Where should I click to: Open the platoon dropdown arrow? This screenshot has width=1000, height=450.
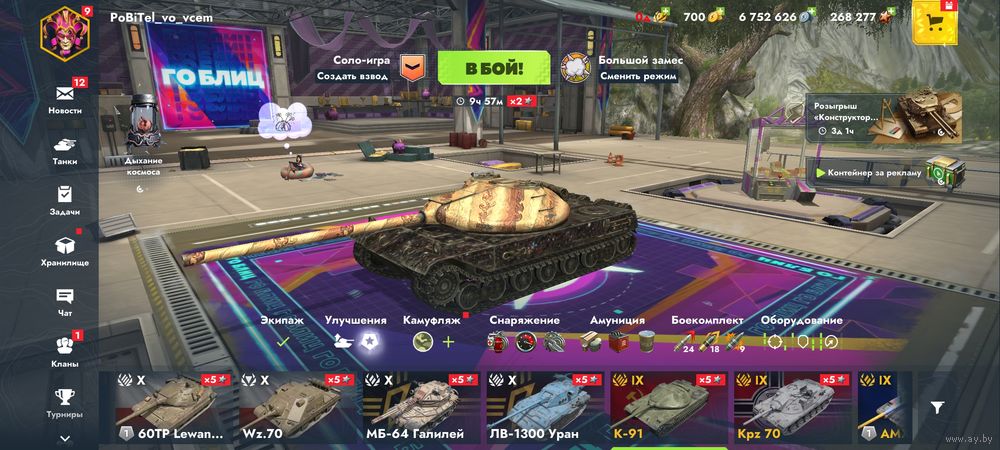point(412,67)
